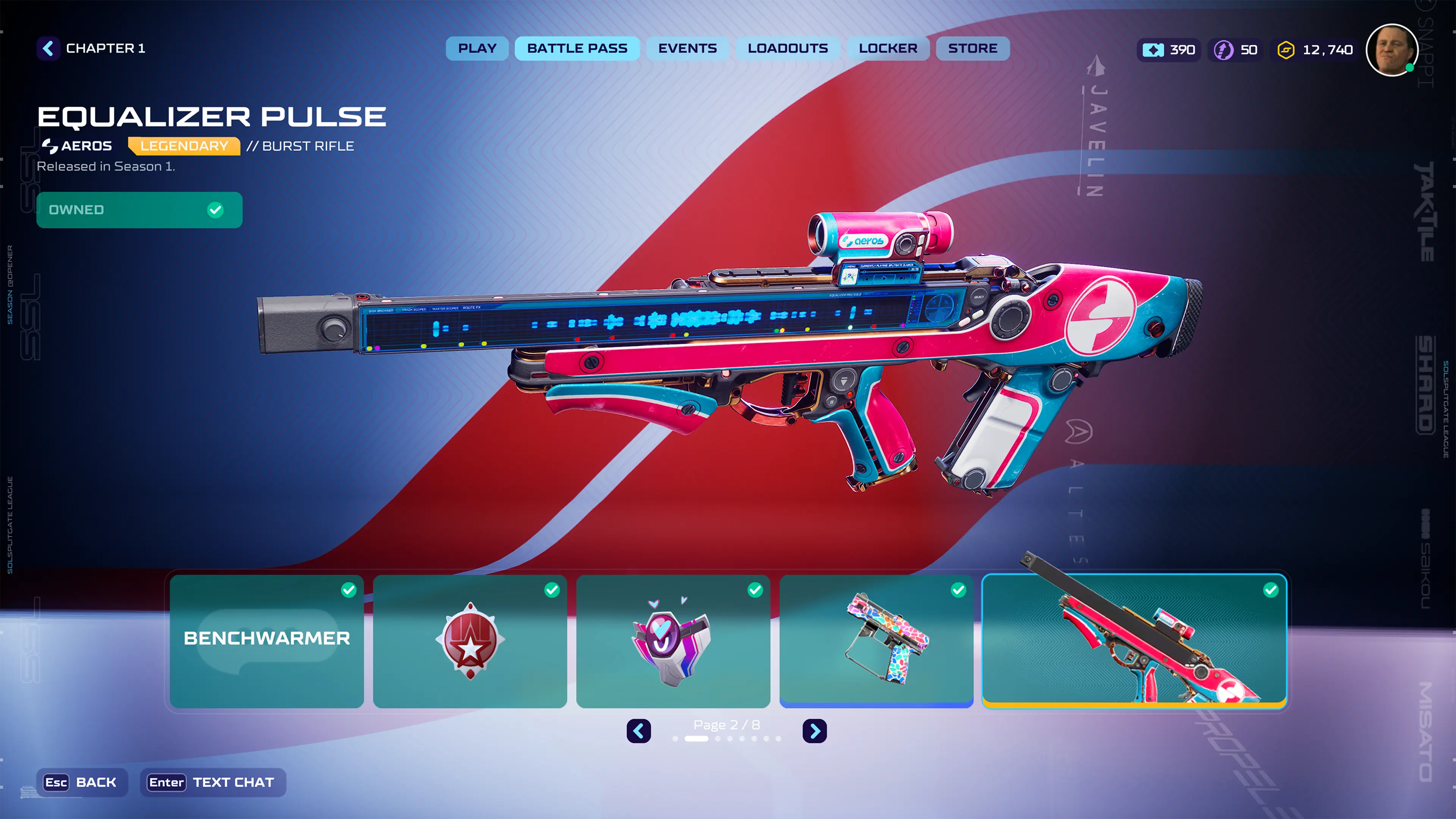Viewport: 1456px width, 819px height.
Task: Select the colorful mosaic pistol skin
Action: click(876, 641)
